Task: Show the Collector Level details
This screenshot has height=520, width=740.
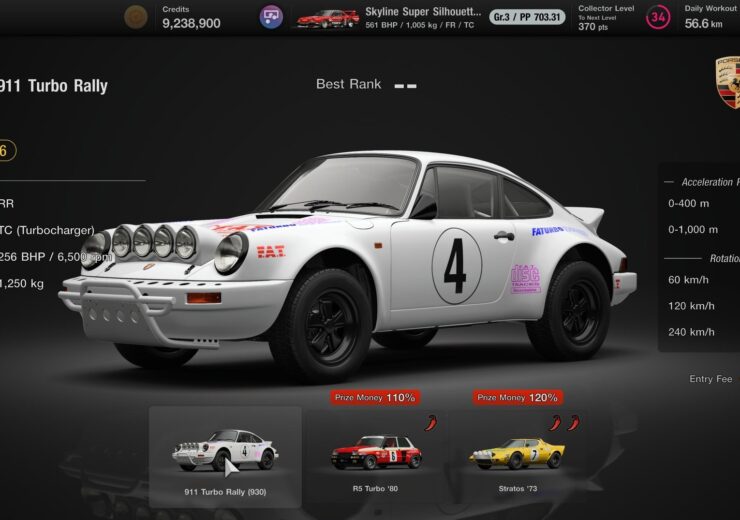Action: coord(622,17)
